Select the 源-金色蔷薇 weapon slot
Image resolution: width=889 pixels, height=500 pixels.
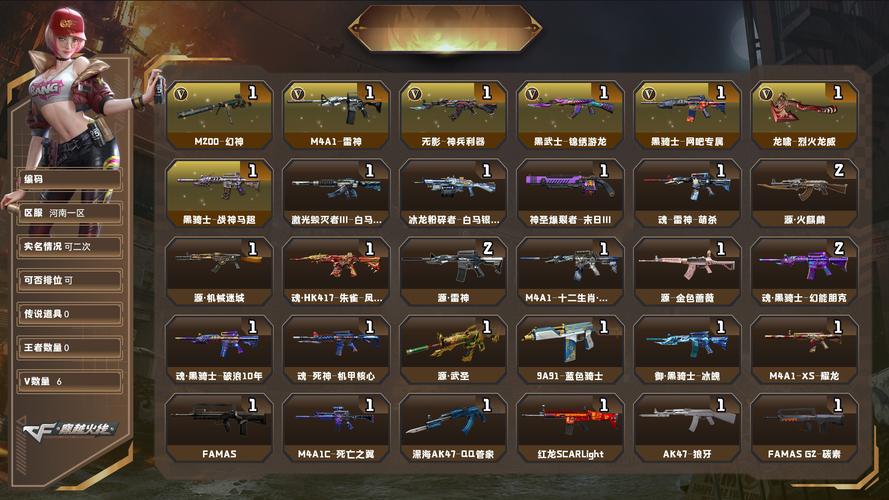tap(687, 268)
